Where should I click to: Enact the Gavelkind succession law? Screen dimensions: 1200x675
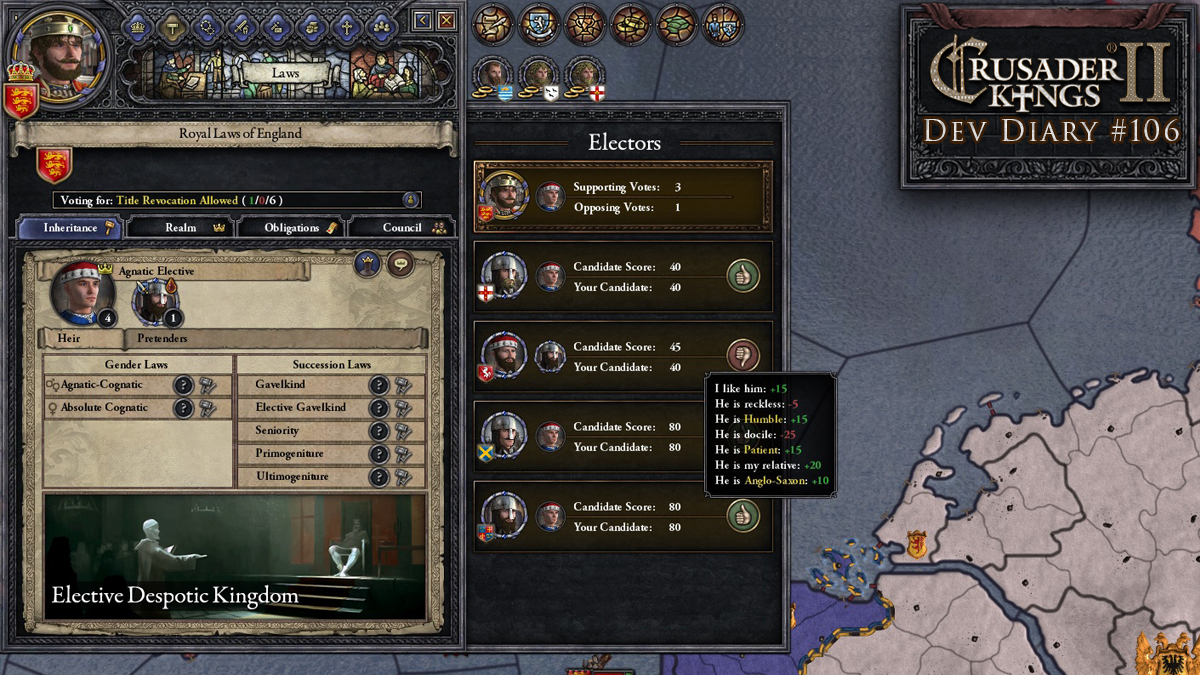(x=404, y=385)
